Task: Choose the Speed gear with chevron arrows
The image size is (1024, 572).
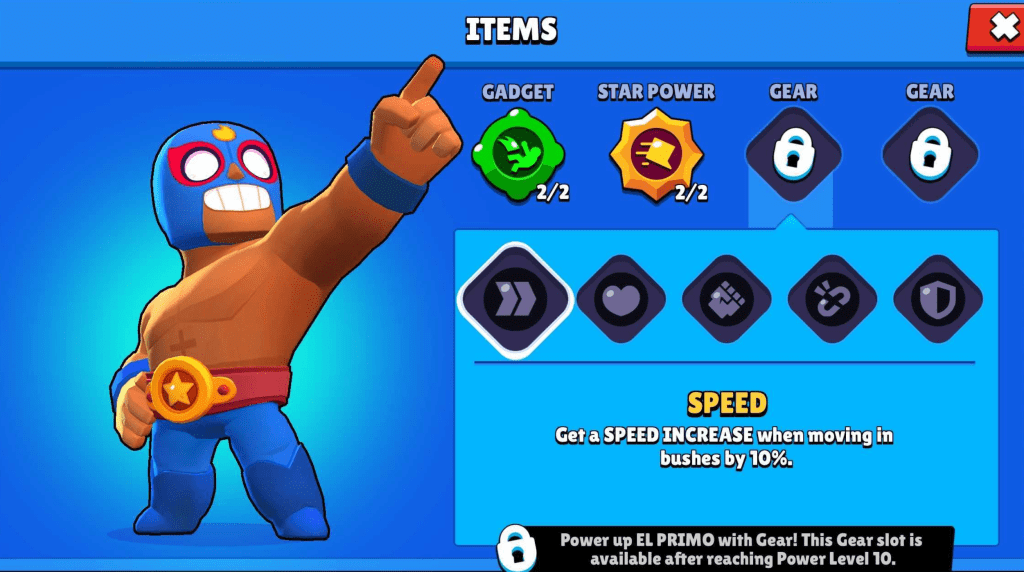Action: click(x=515, y=298)
